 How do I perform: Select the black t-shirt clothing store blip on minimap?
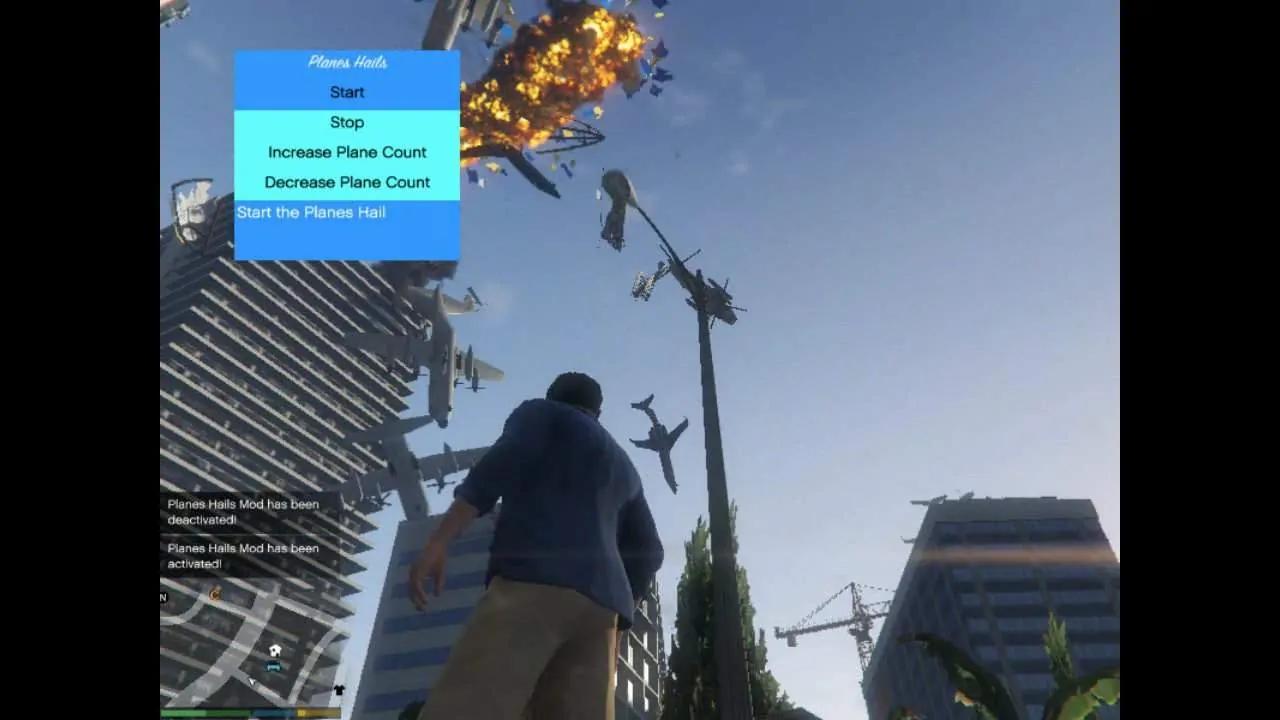coord(339,689)
